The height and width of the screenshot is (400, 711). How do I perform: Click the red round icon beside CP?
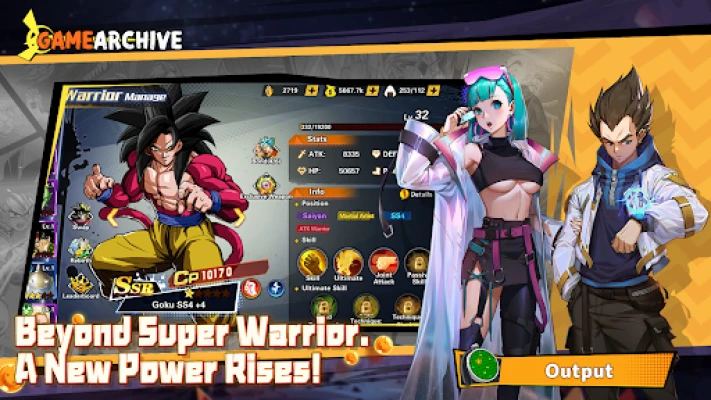253,288
